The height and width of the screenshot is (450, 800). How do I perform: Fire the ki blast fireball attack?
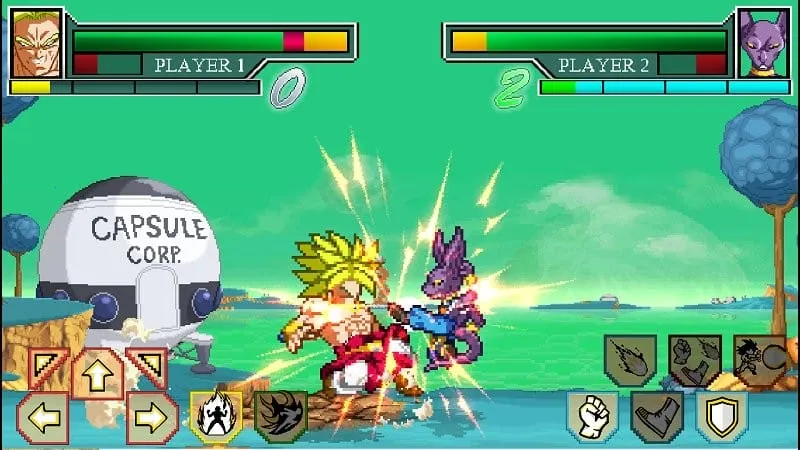click(x=630, y=360)
